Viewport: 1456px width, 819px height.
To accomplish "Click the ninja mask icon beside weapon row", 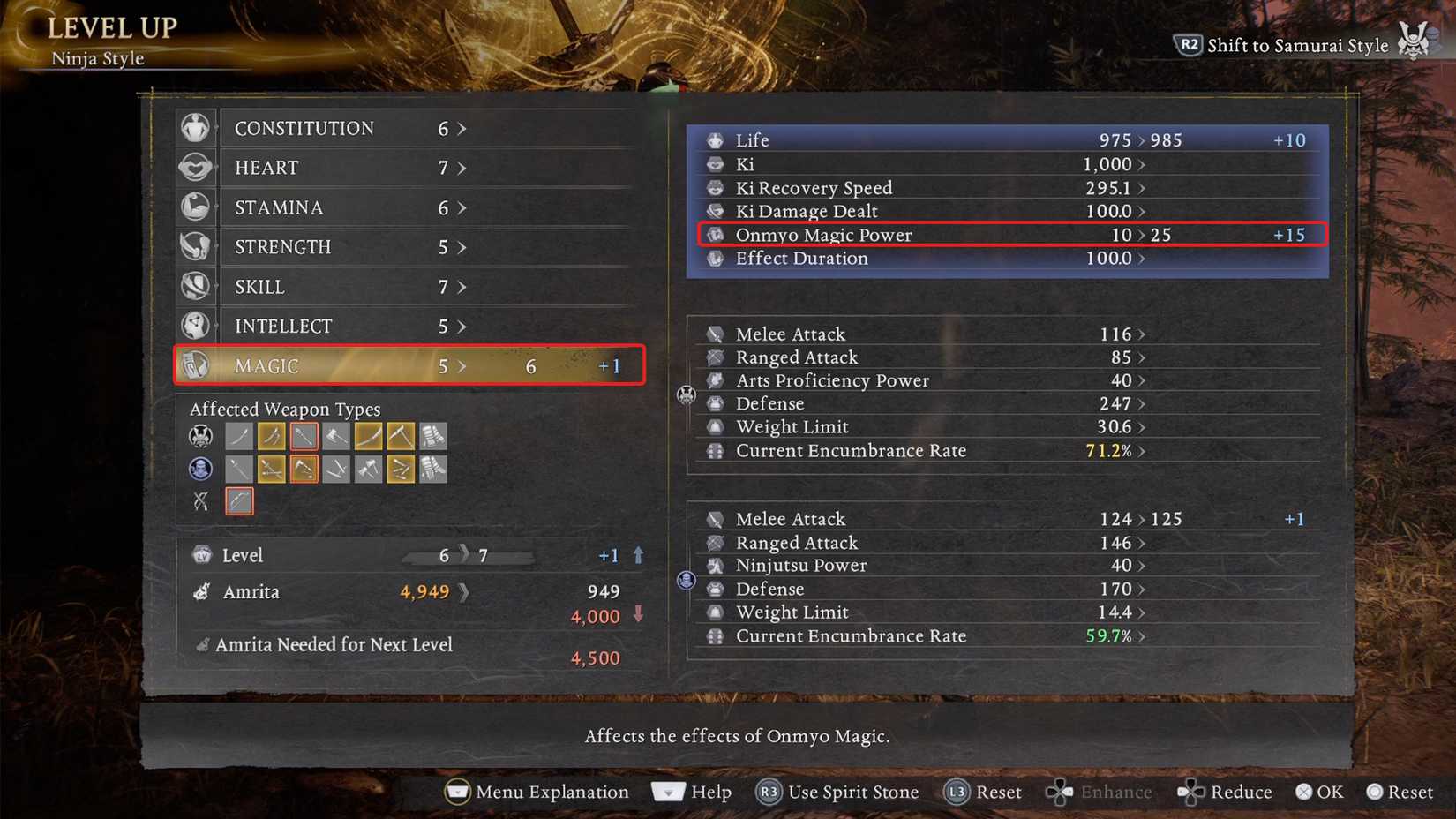I will (x=200, y=469).
